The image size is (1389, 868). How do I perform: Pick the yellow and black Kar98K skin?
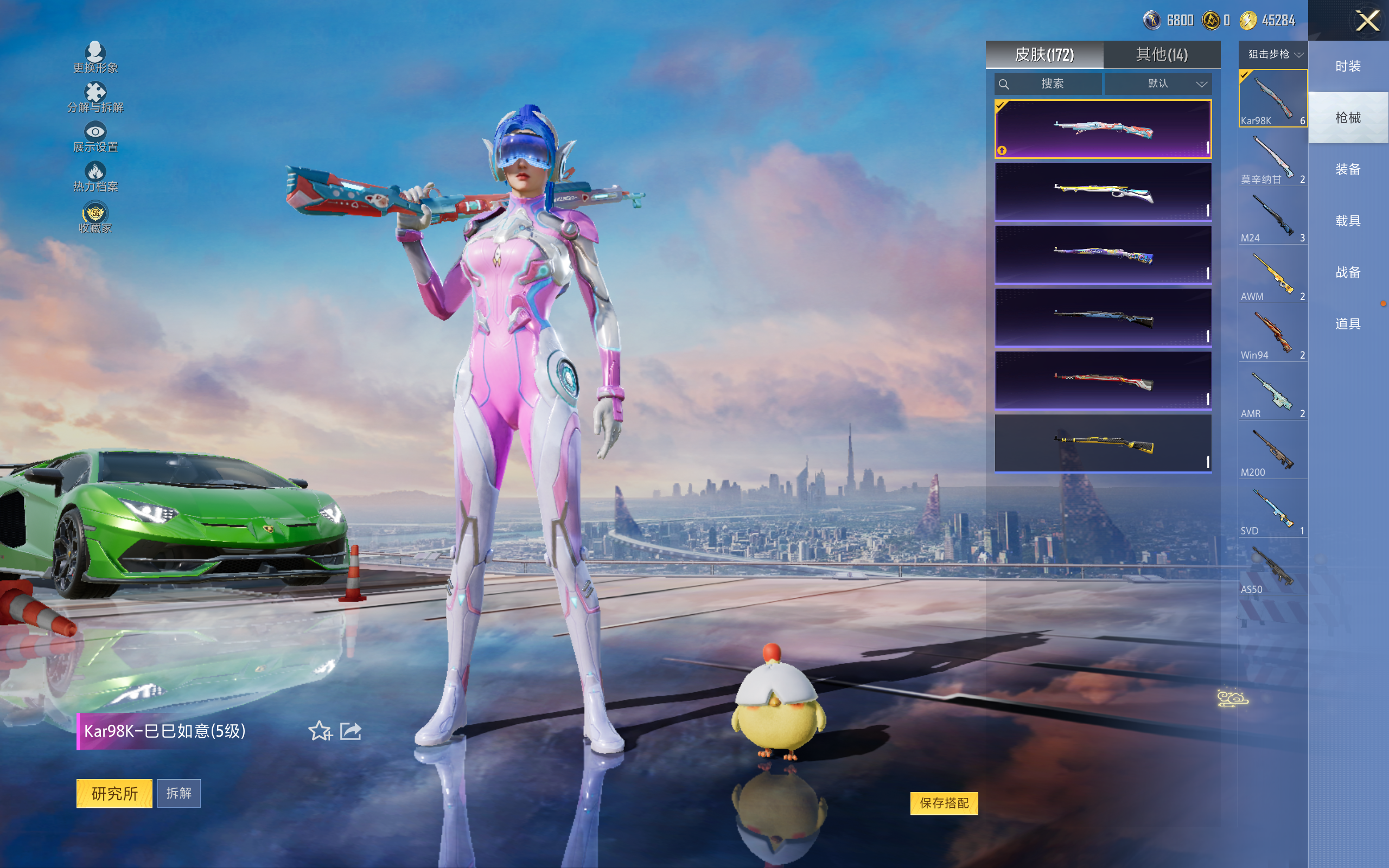tap(1103, 443)
